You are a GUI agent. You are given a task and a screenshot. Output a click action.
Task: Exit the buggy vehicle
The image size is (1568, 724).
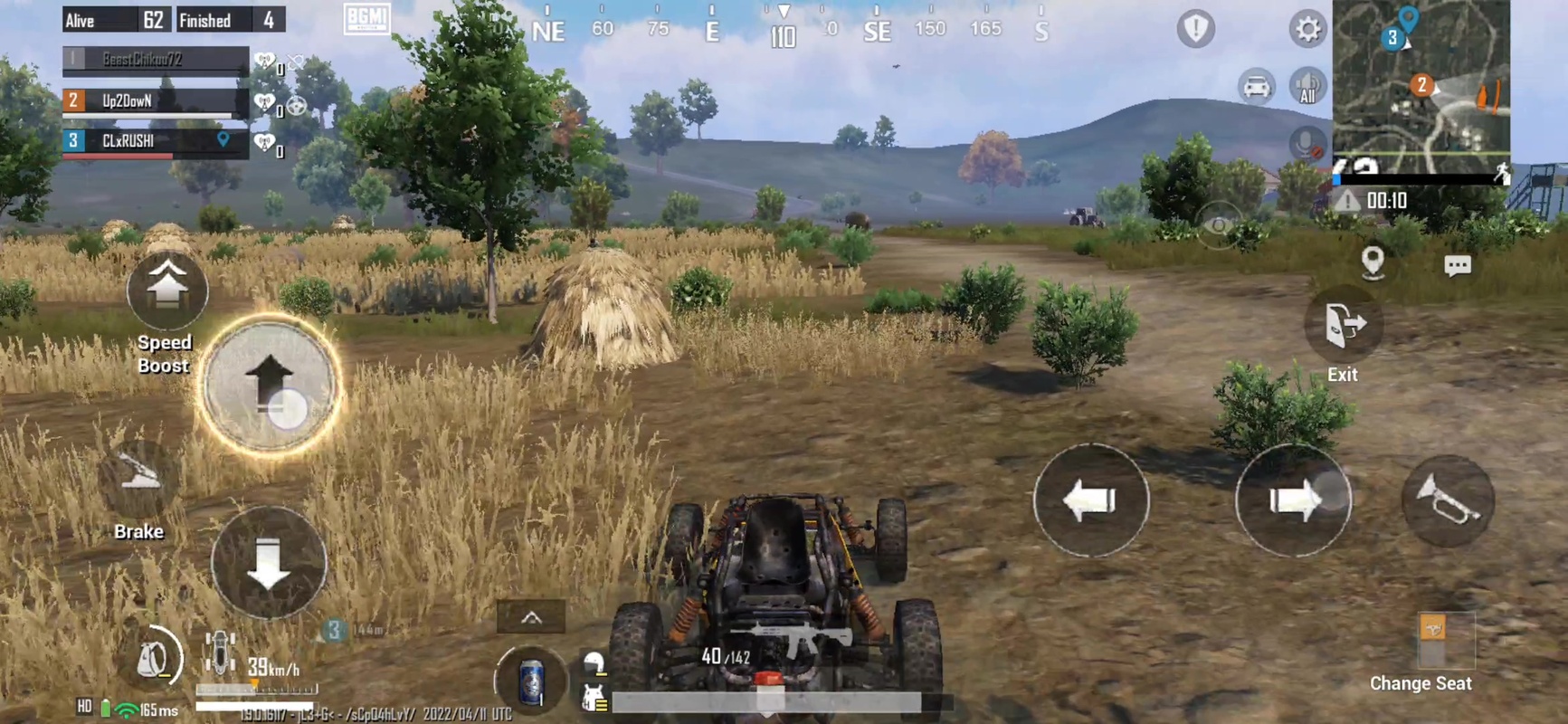click(x=1343, y=323)
